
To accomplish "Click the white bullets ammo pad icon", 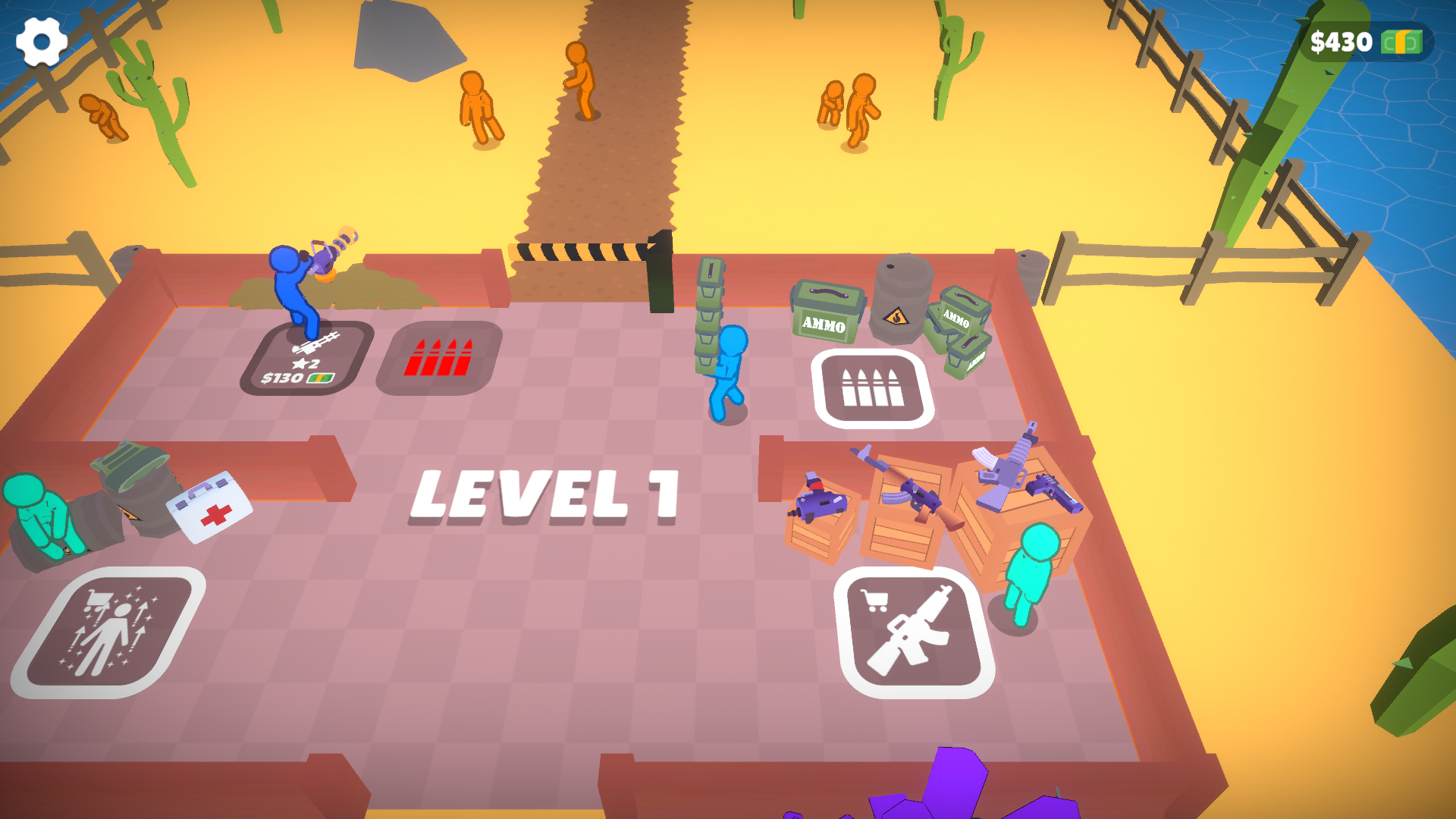I will 874,388.
